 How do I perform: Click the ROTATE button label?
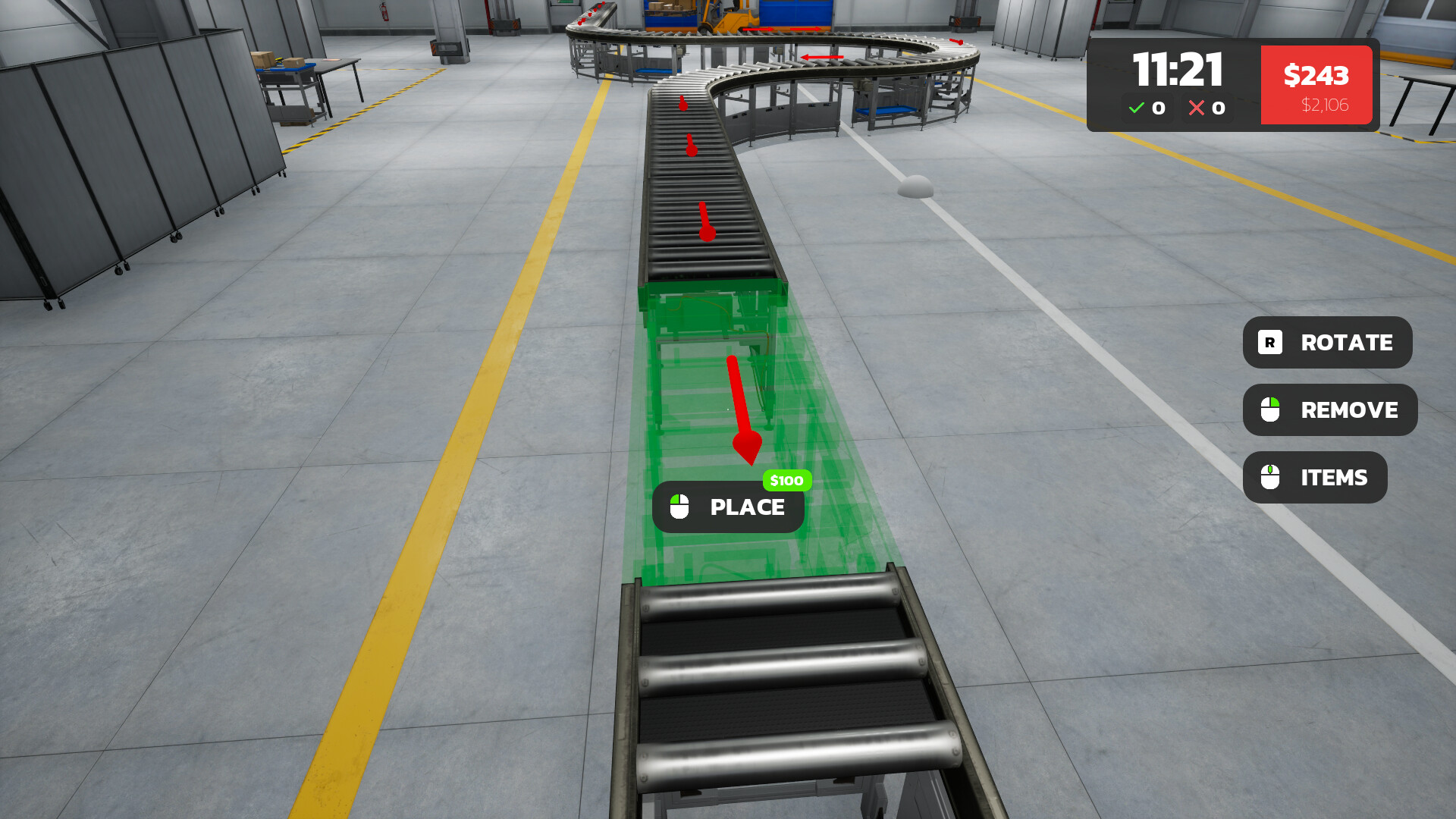tap(1346, 343)
